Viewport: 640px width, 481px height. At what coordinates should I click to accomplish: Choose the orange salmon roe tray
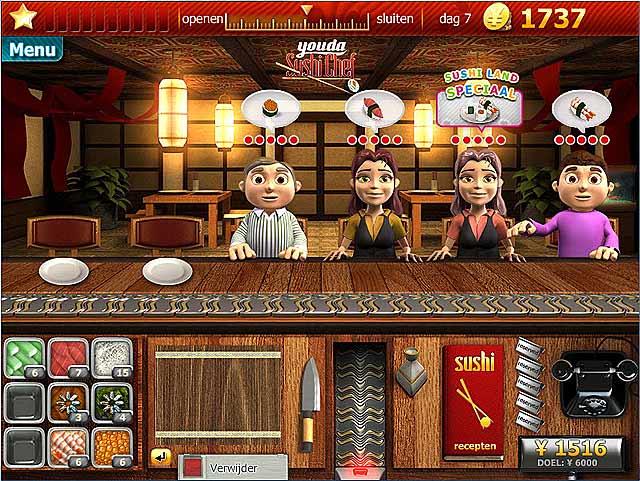(112, 446)
